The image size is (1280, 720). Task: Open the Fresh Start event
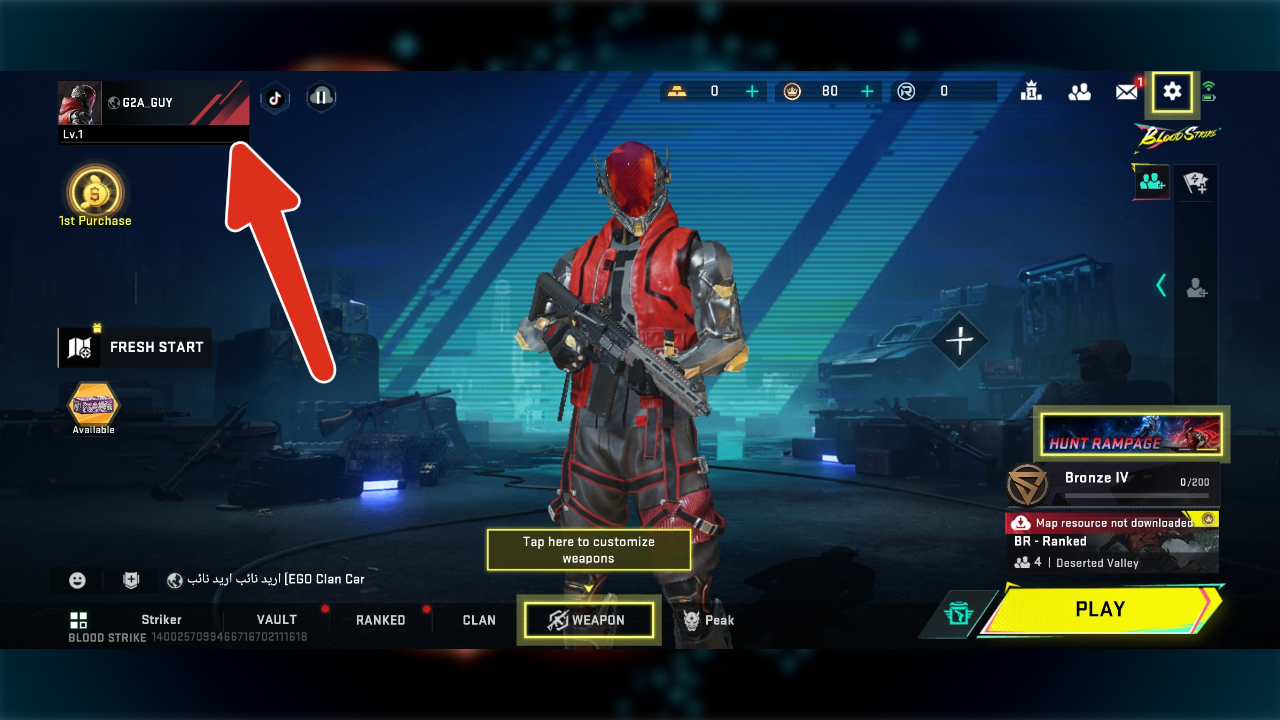[x=135, y=347]
